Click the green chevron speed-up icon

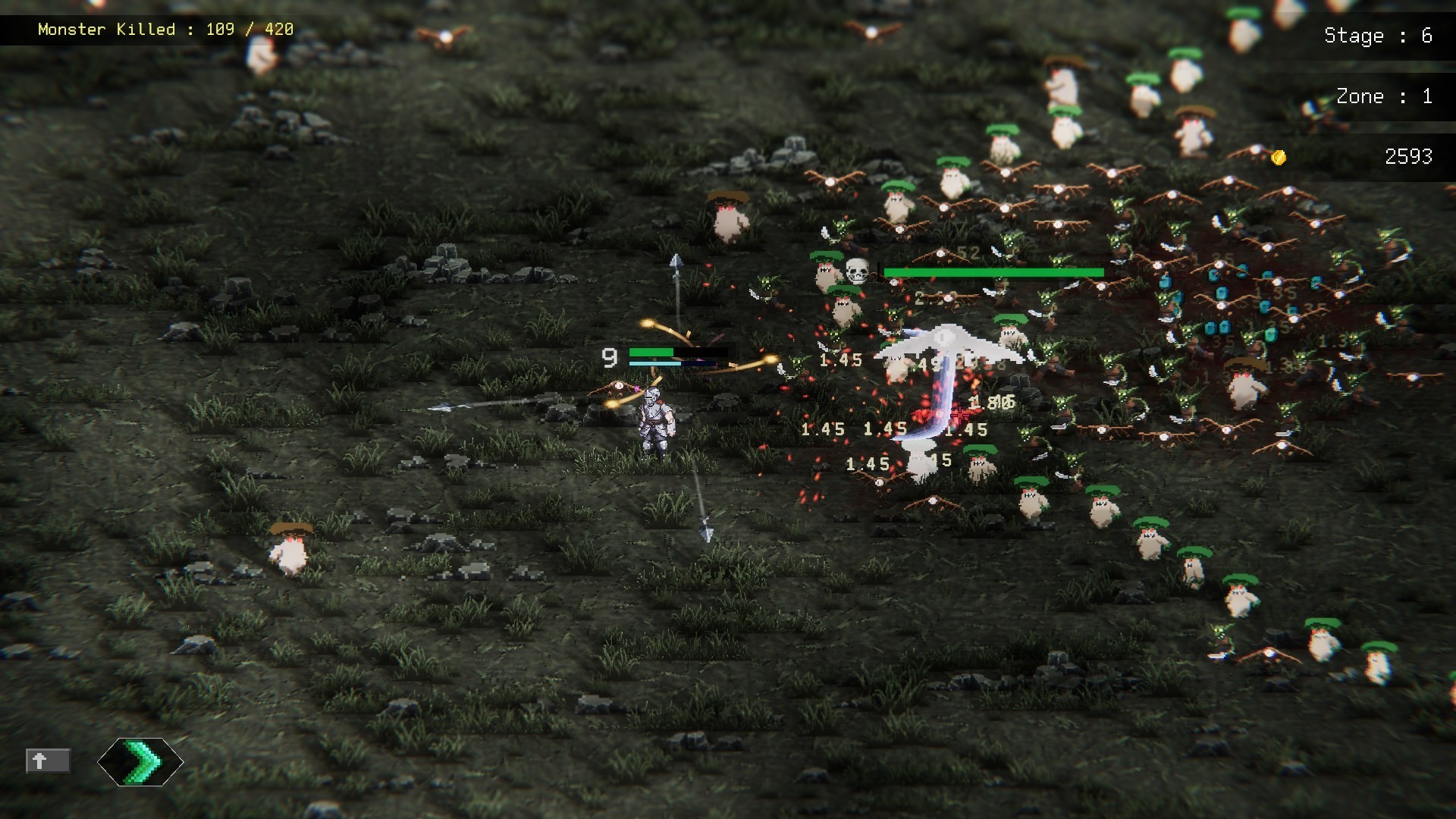(x=140, y=762)
